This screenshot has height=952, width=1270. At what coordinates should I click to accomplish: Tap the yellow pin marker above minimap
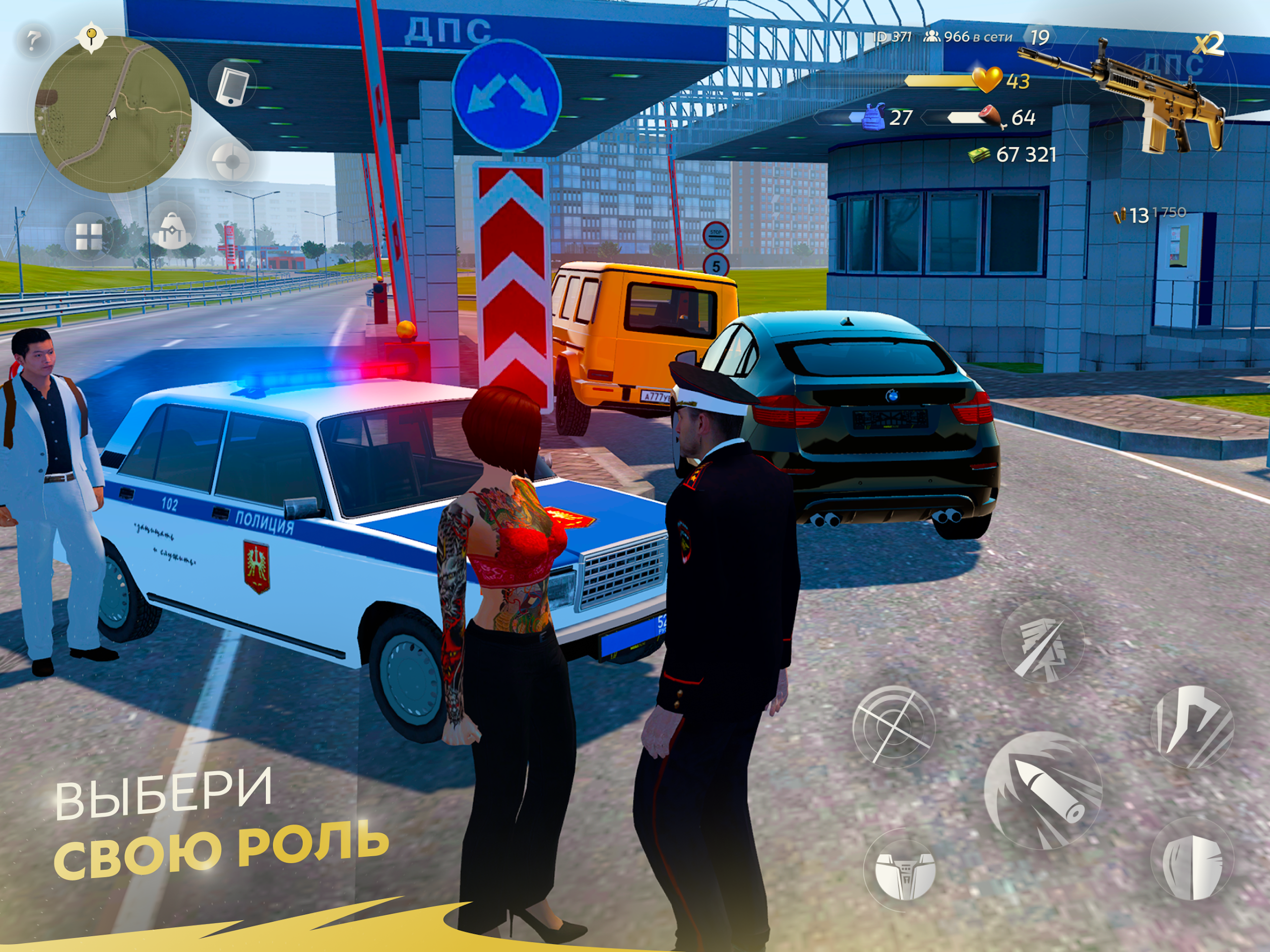90,37
